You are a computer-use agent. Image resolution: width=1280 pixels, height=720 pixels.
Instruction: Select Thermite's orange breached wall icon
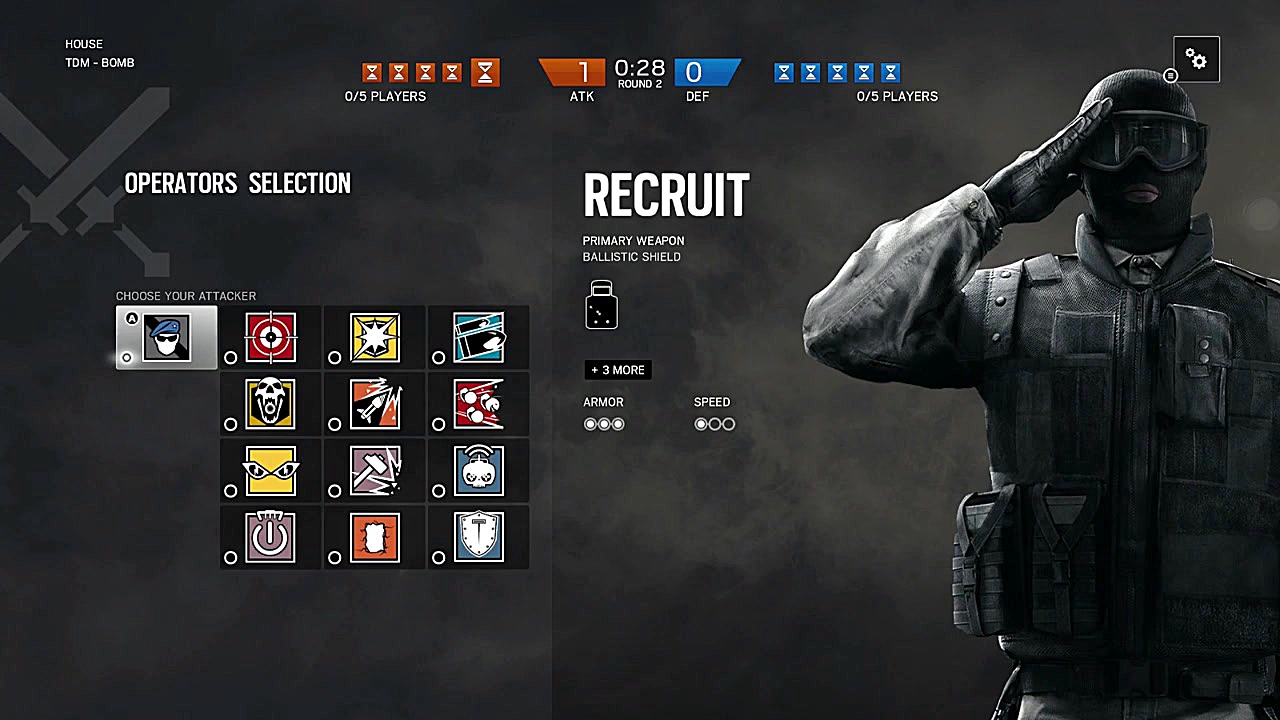pos(374,537)
